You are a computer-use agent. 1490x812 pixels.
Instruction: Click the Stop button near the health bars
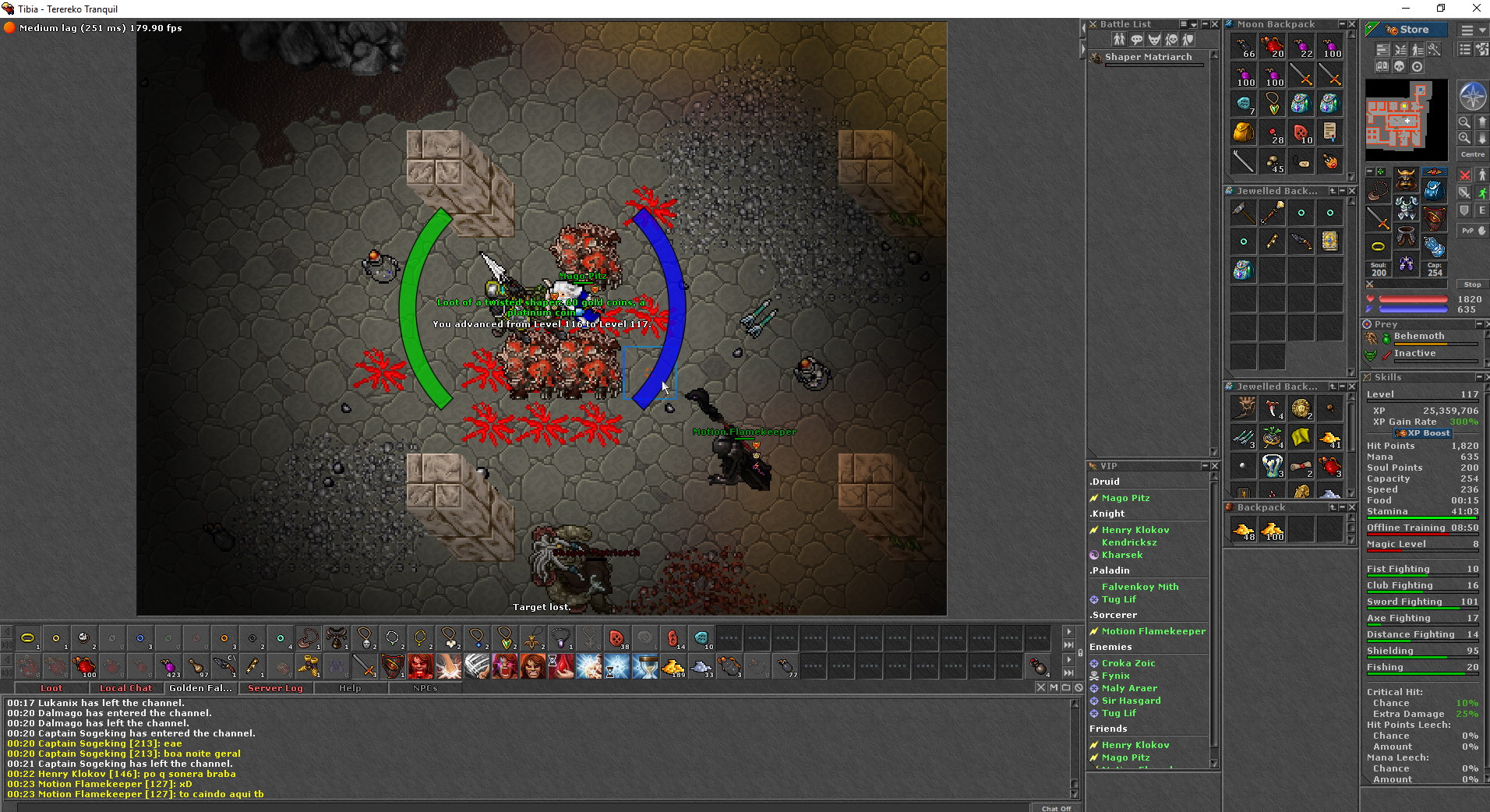coord(1472,284)
